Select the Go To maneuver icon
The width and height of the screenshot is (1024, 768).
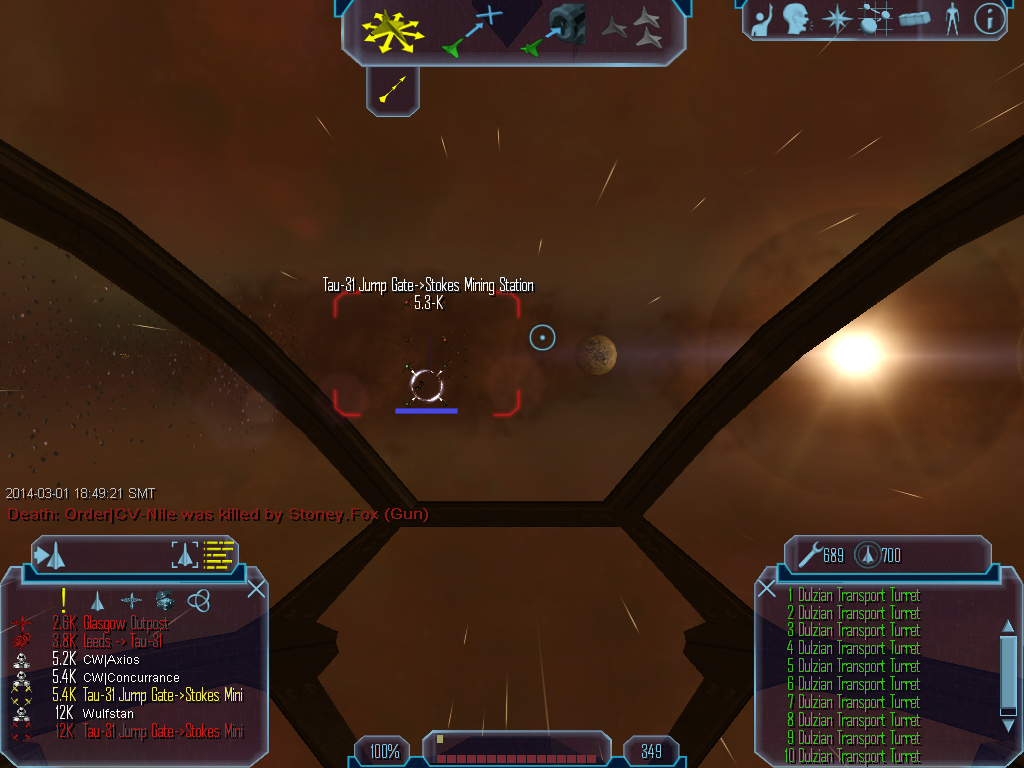click(x=471, y=30)
